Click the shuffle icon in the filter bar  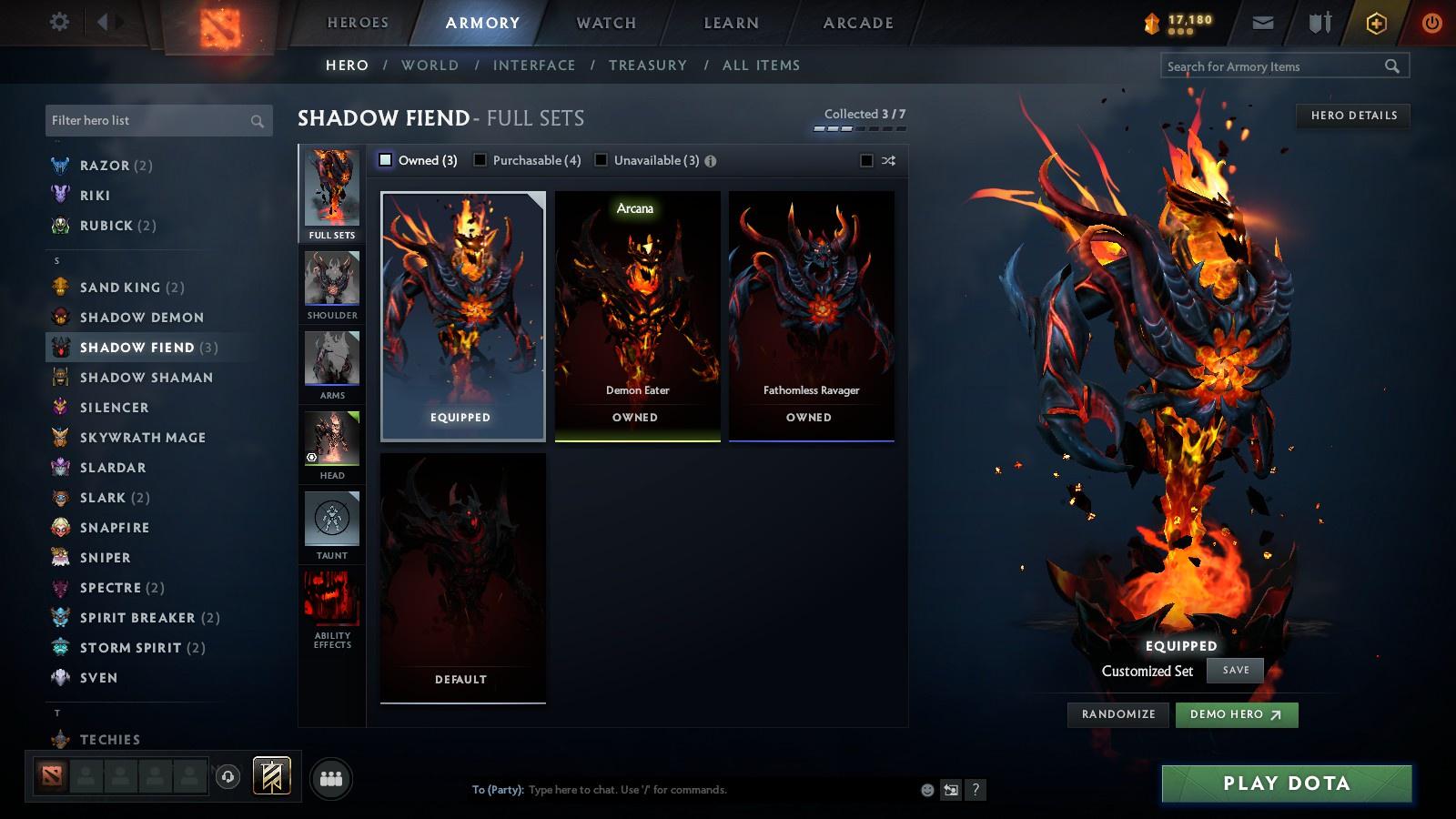[889, 160]
